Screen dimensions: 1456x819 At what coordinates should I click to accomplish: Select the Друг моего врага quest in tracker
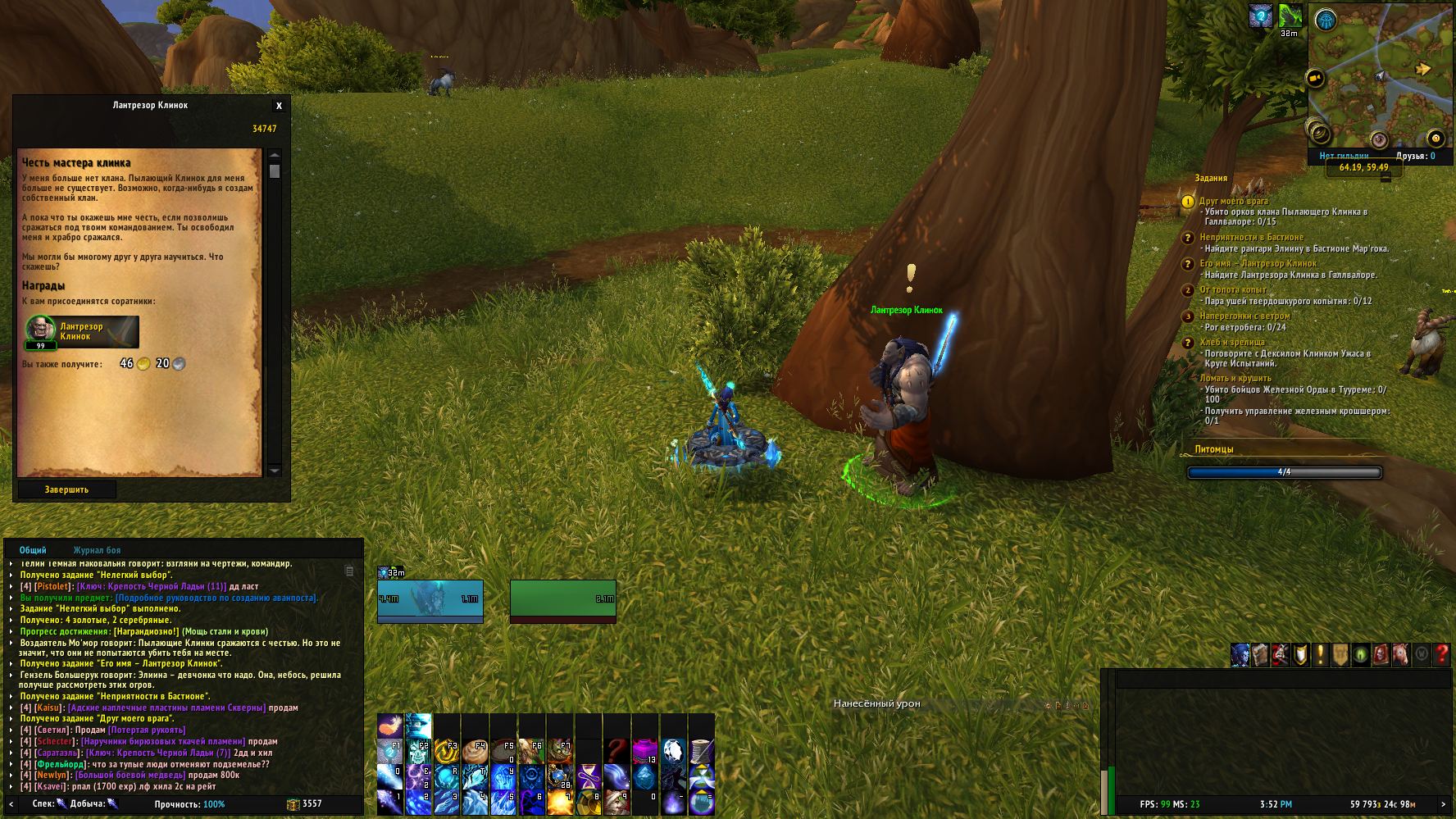pos(1233,201)
